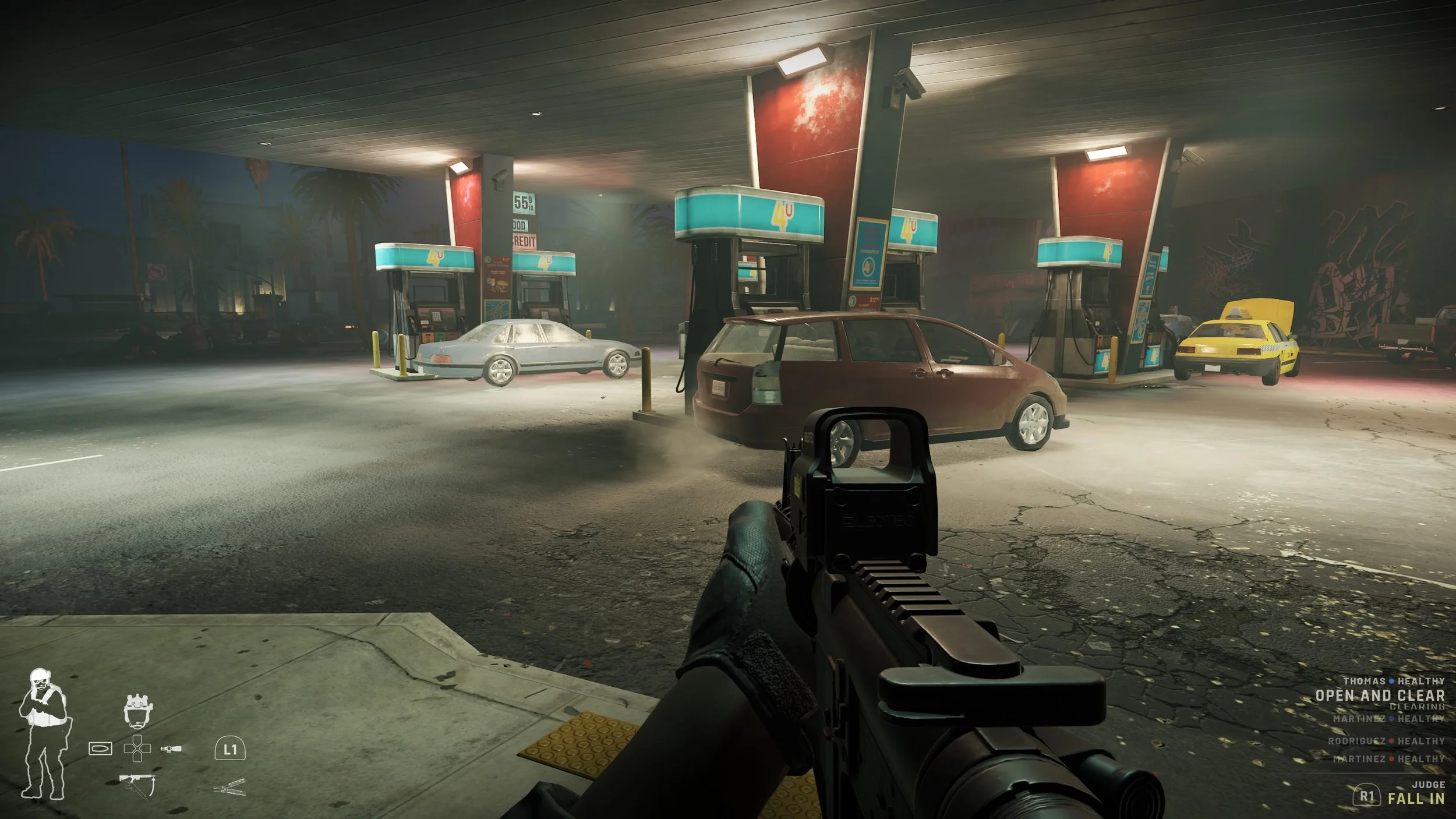The width and height of the screenshot is (1456, 819).
Task: Toggle the night vision helmet icon
Action: [x=137, y=711]
